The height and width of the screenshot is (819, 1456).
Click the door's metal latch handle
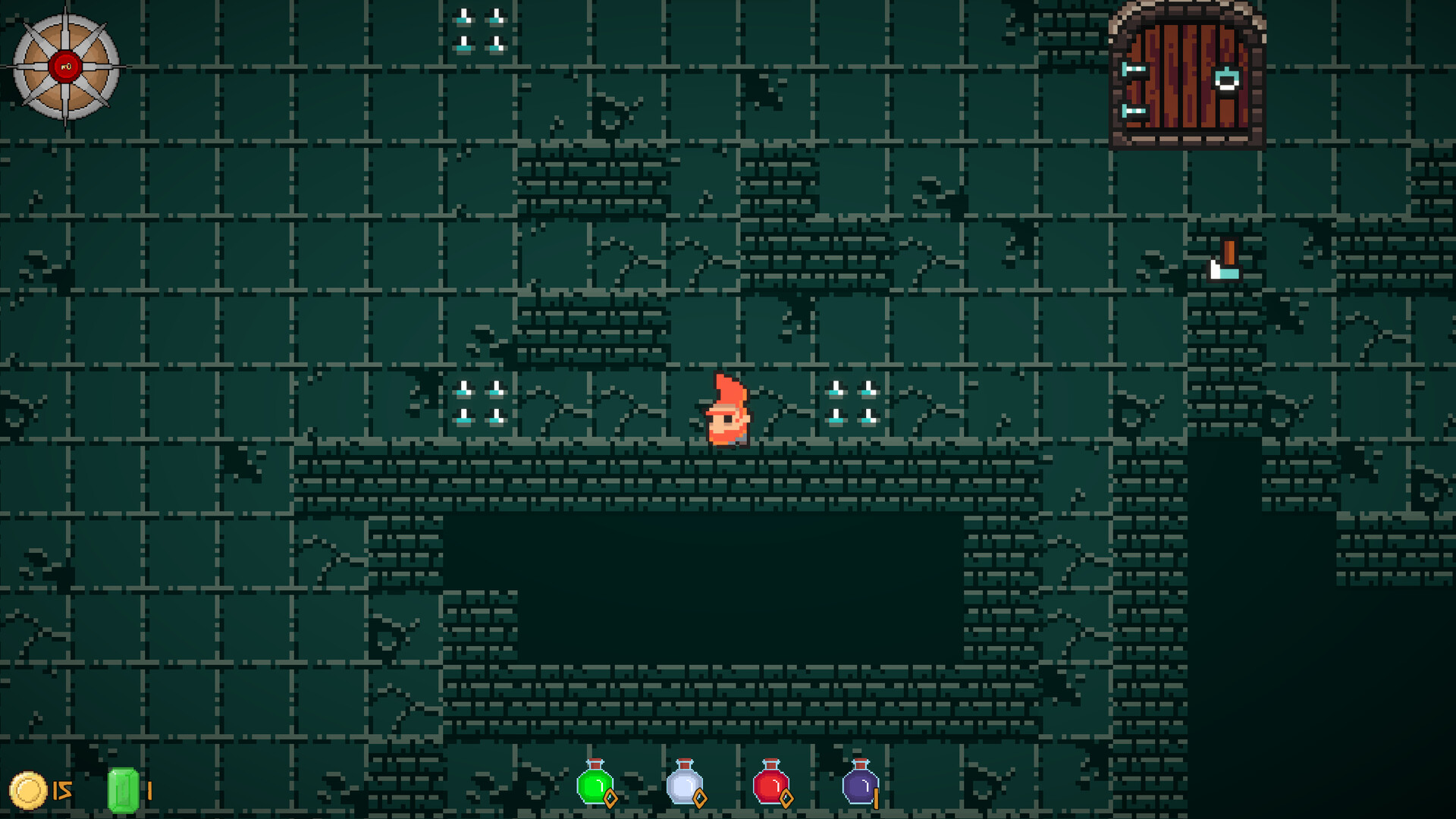pyautogui.click(x=1227, y=80)
